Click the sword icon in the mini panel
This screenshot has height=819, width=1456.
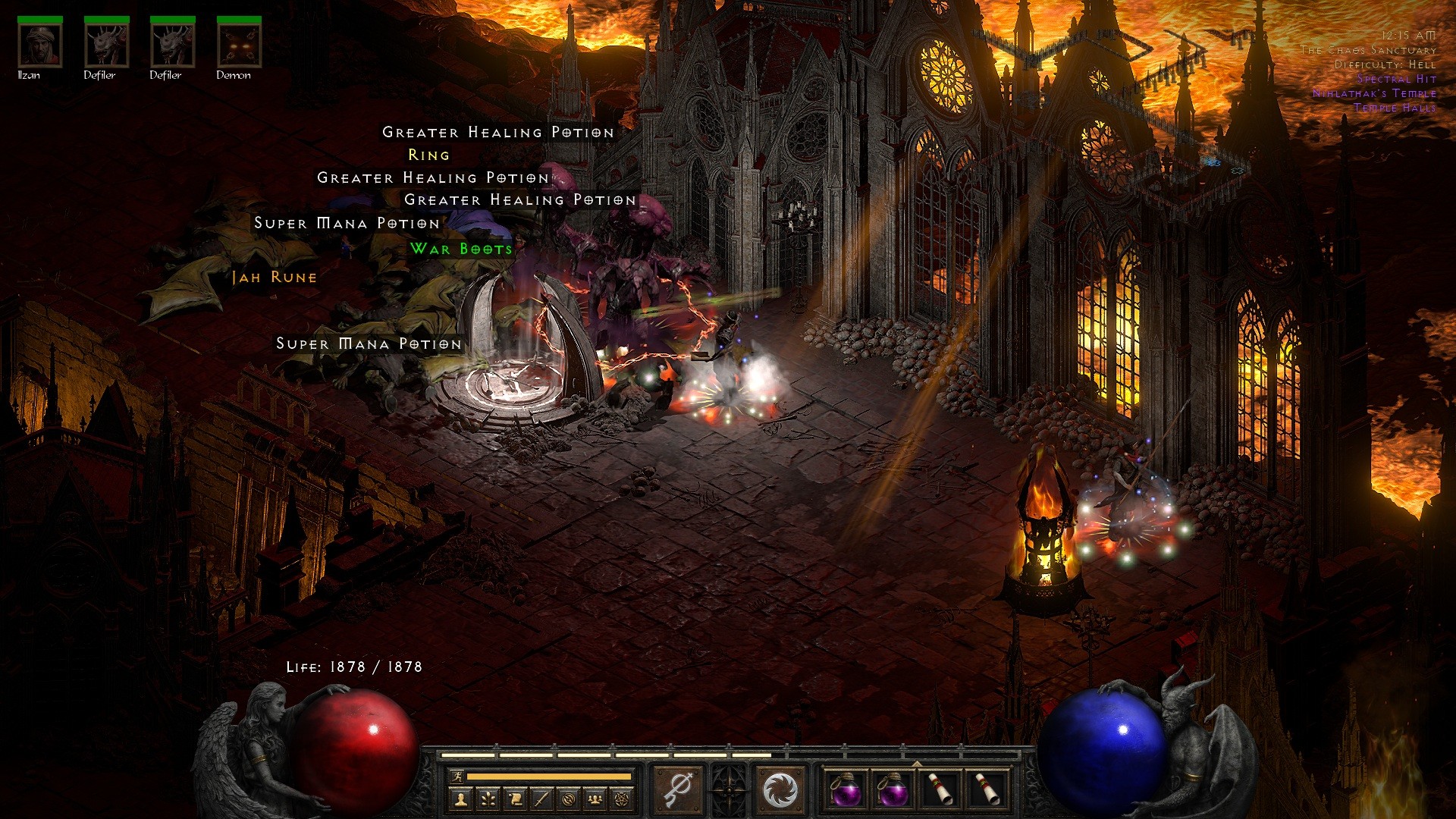541,799
